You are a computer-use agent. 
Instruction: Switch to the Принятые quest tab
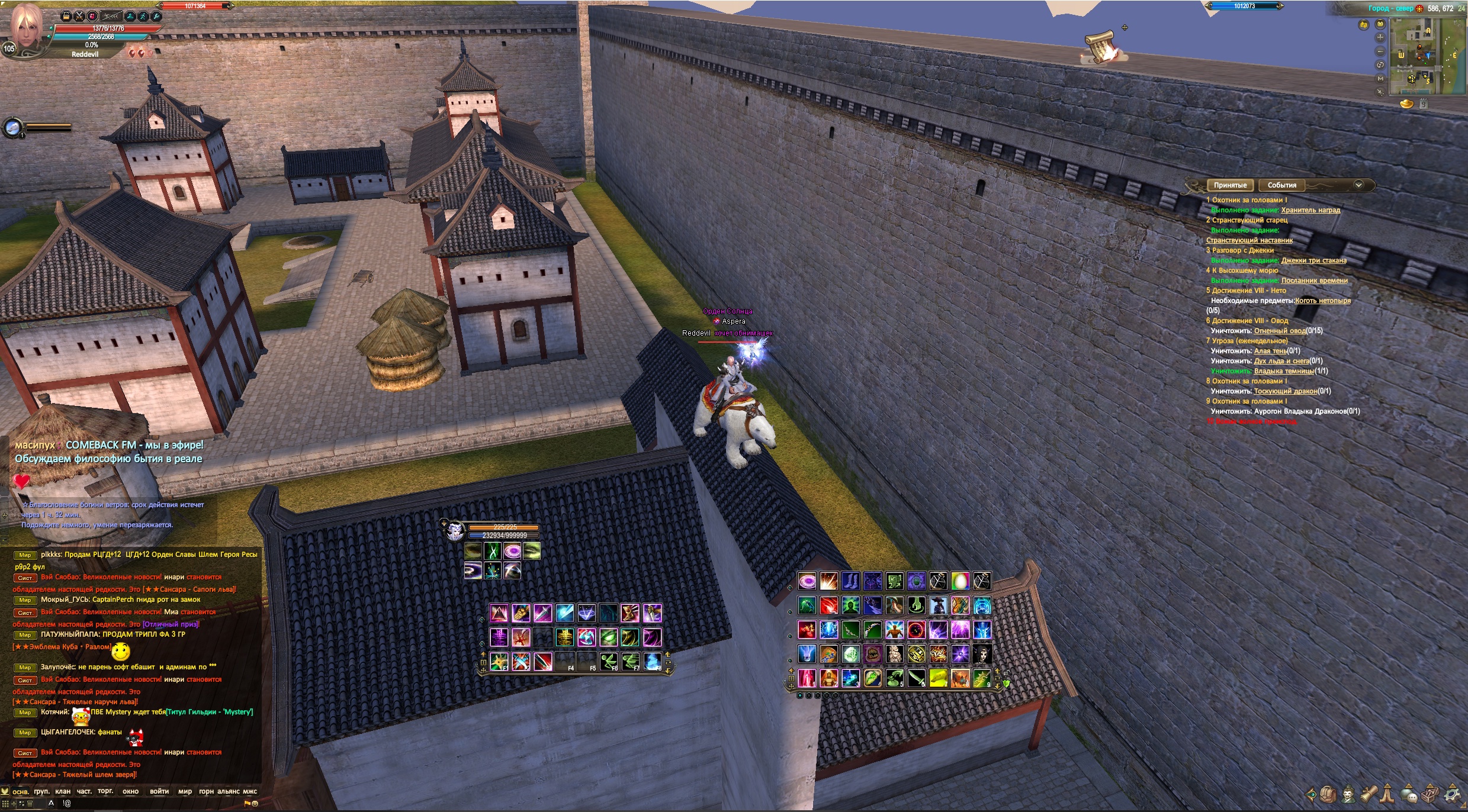point(1230,185)
